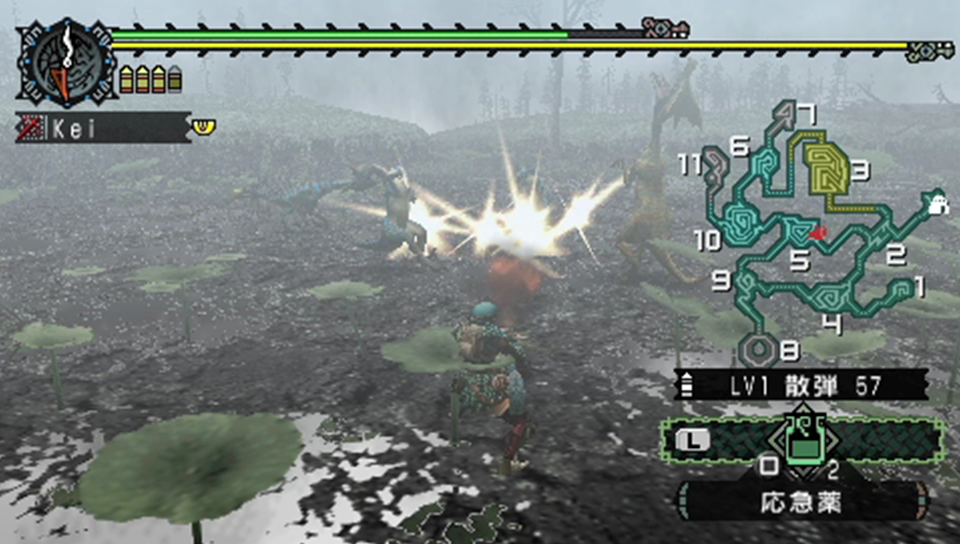960x544 pixels.
Task: Choose the LV1 散弾 ammo selector
Action: (x=800, y=384)
